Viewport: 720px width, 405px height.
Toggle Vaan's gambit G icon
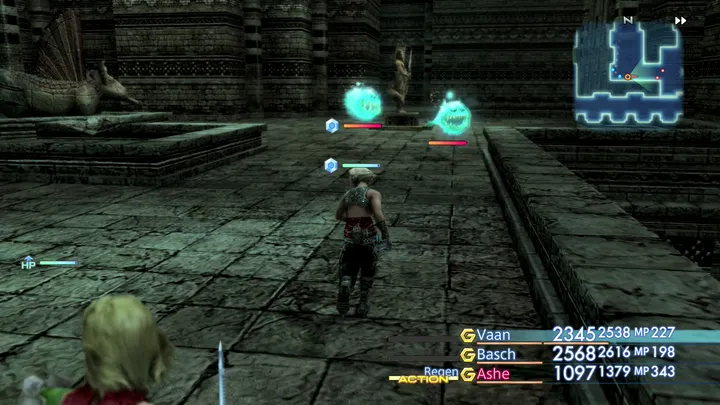[x=467, y=335]
